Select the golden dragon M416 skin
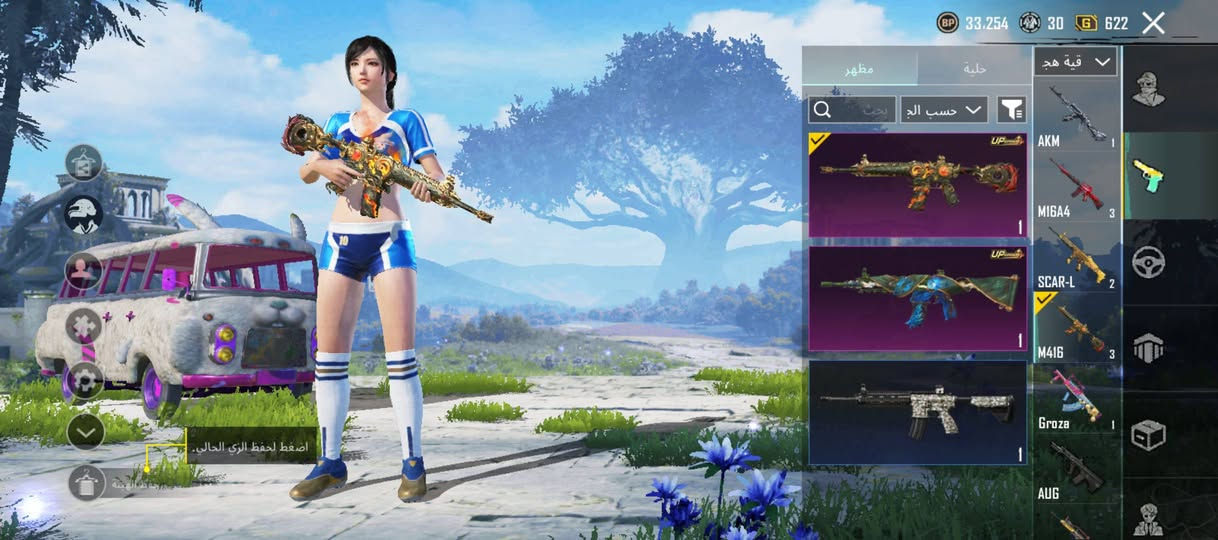This screenshot has width=1218, height=540. [x=917, y=185]
